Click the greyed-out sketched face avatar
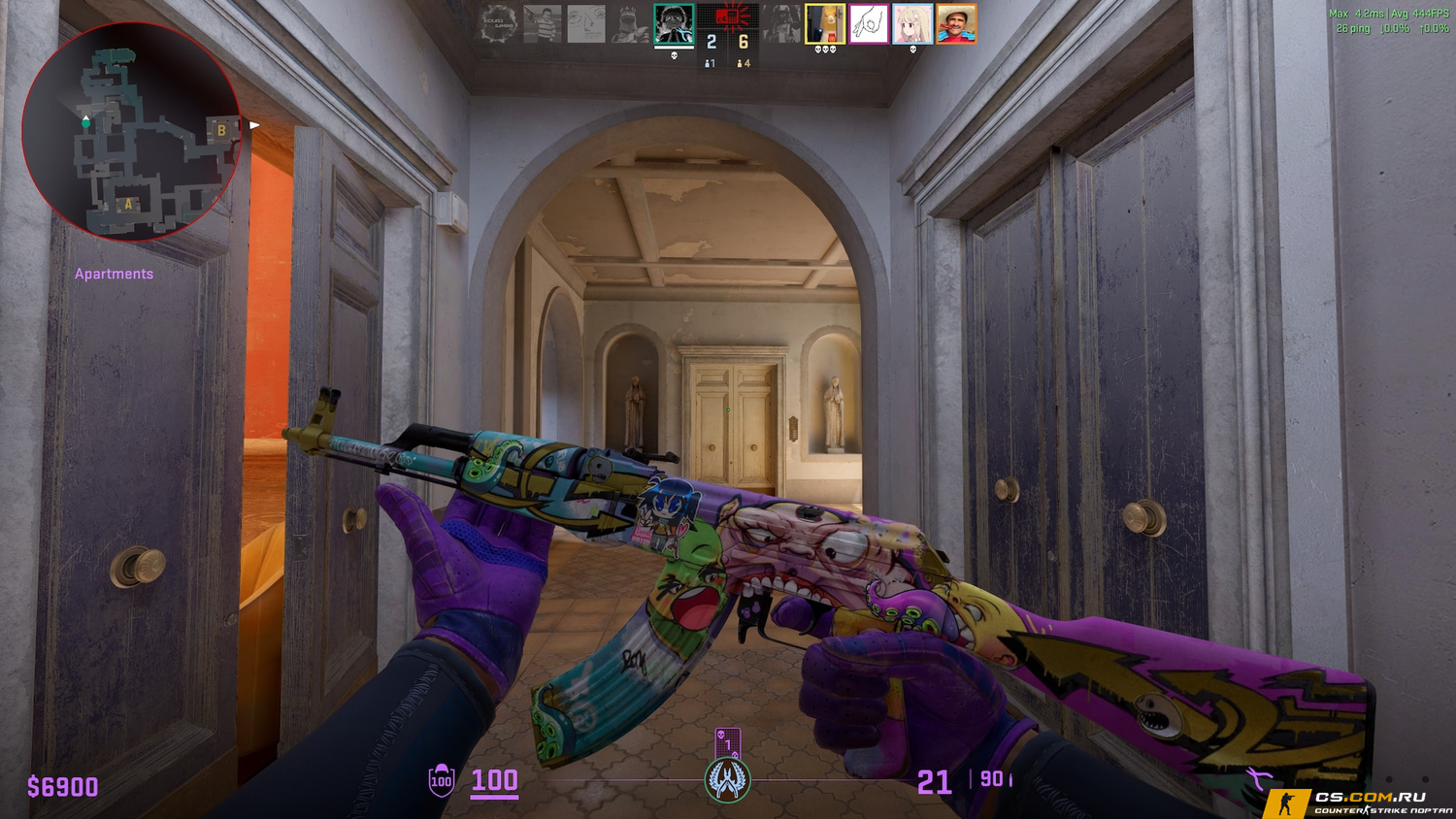The height and width of the screenshot is (819, 1456). point(586,24)
